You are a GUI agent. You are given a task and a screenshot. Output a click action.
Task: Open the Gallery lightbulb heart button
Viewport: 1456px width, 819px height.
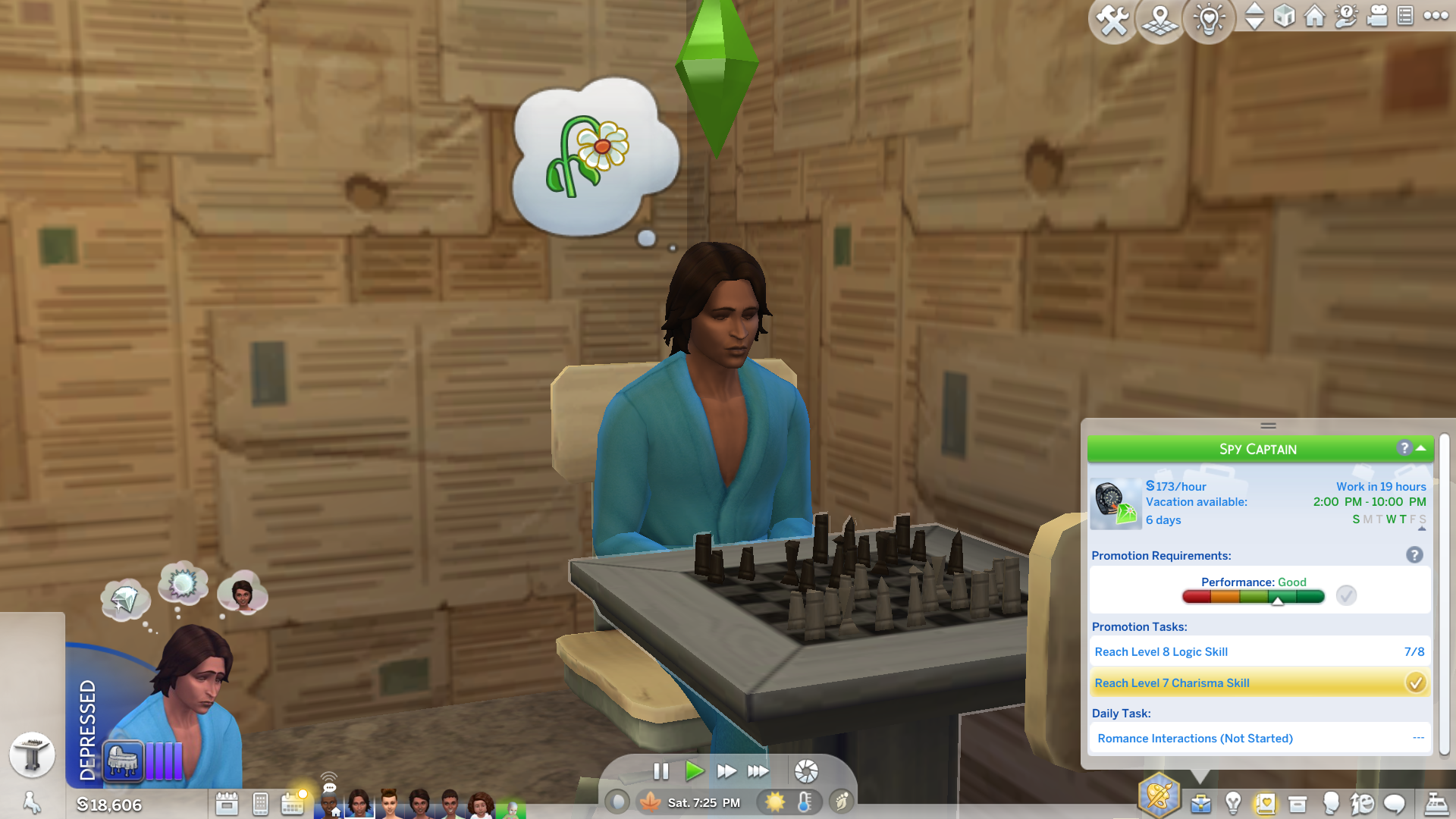1209,20
